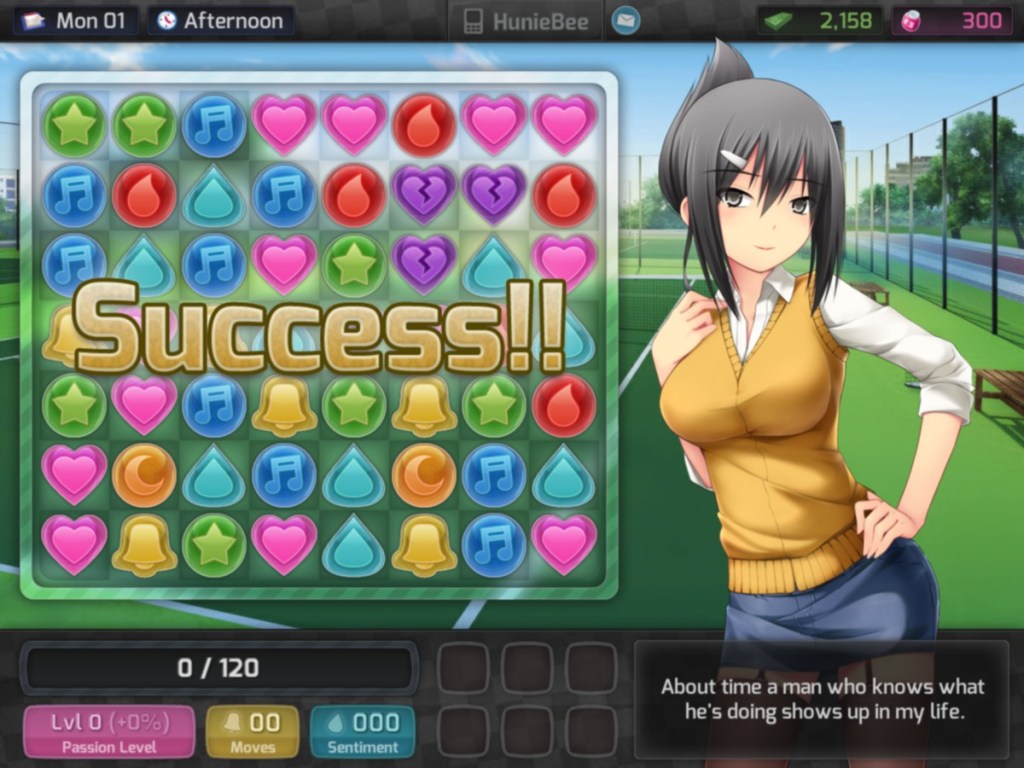Click the girl's dialogue box to continue

point(822,700)
